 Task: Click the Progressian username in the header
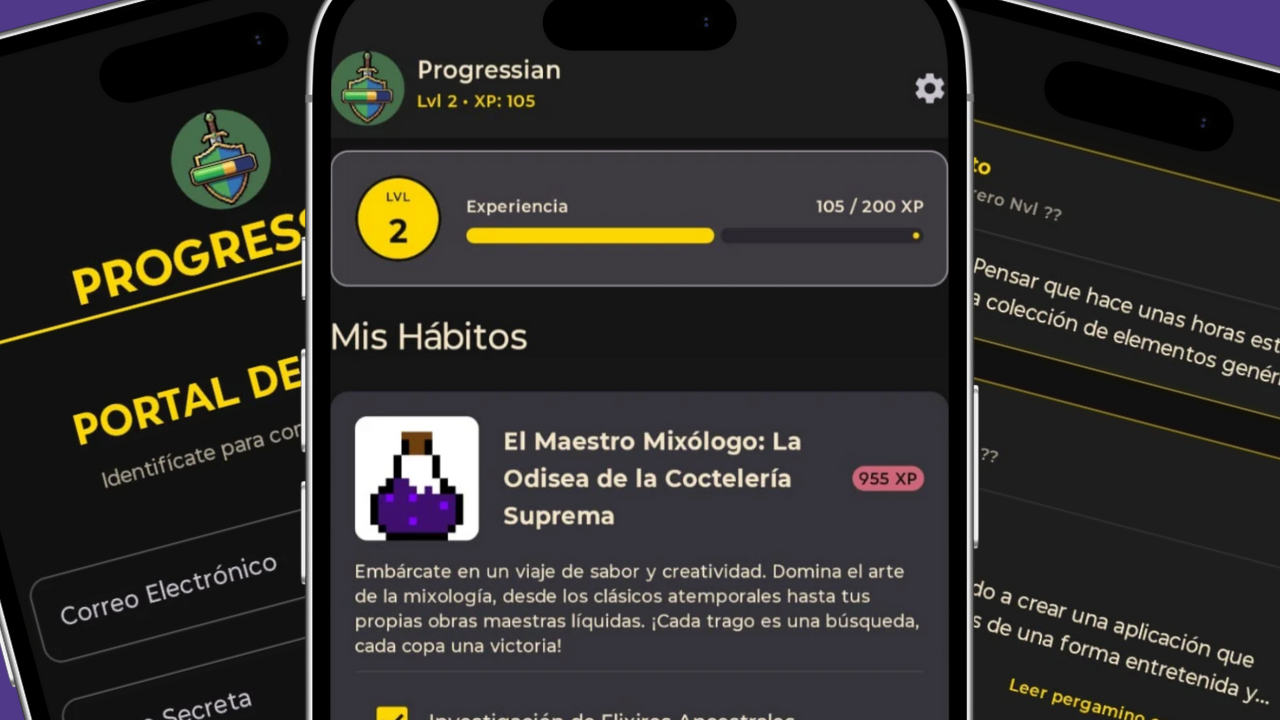click(x=489, y=70)
